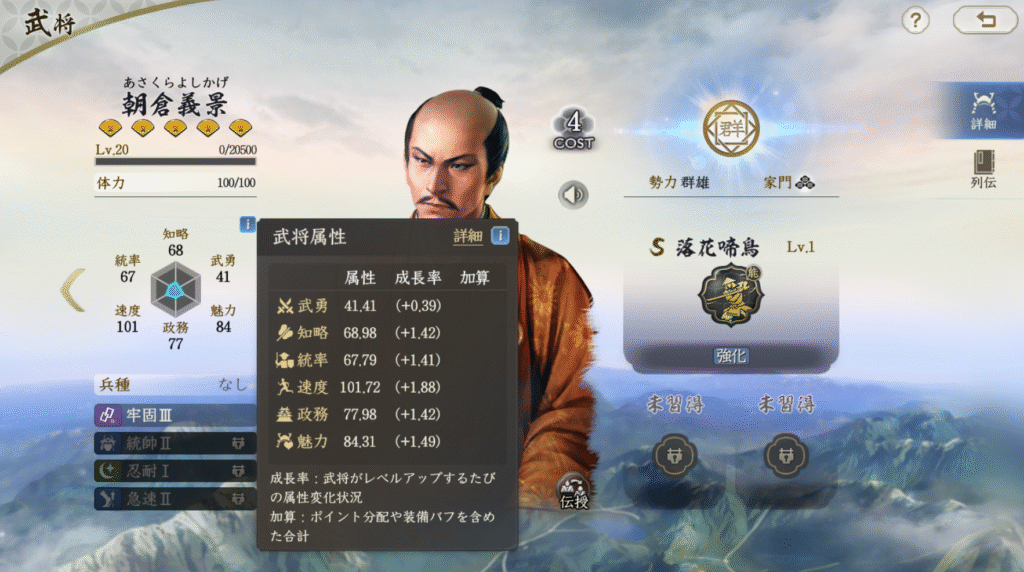1024x572 pixels.
Task: Click the back arrow button
Action: (985, 20)
